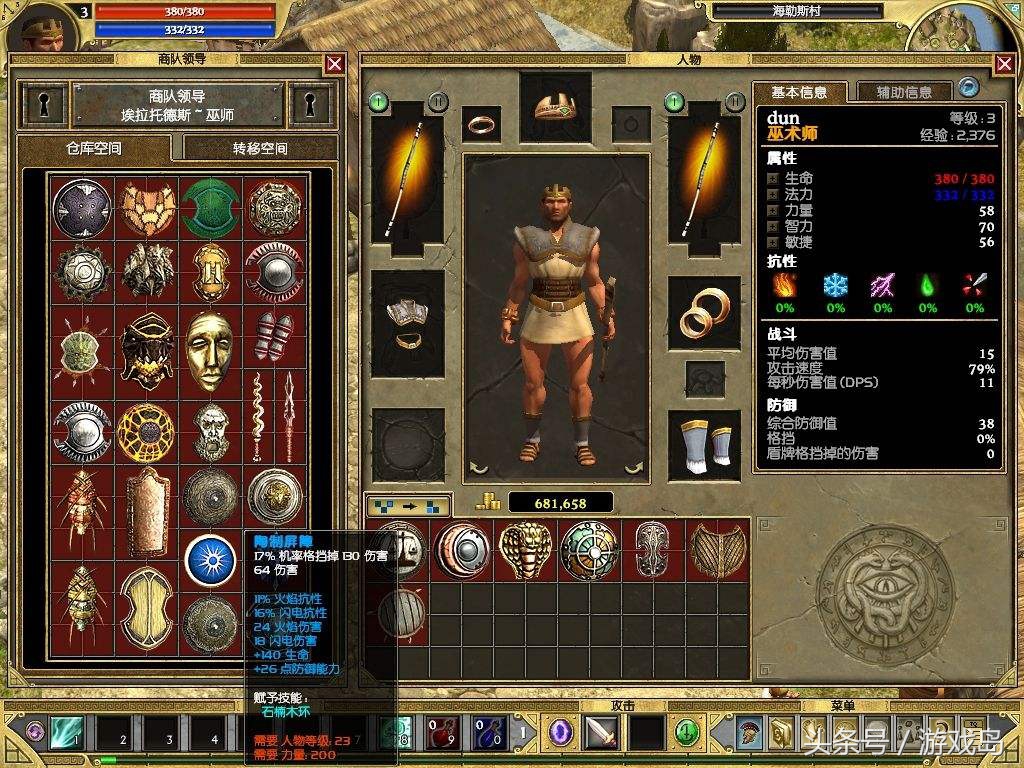Select the bearded stone head item
The height and width of the screenshot is (768, 1024).
pos(212,431)
